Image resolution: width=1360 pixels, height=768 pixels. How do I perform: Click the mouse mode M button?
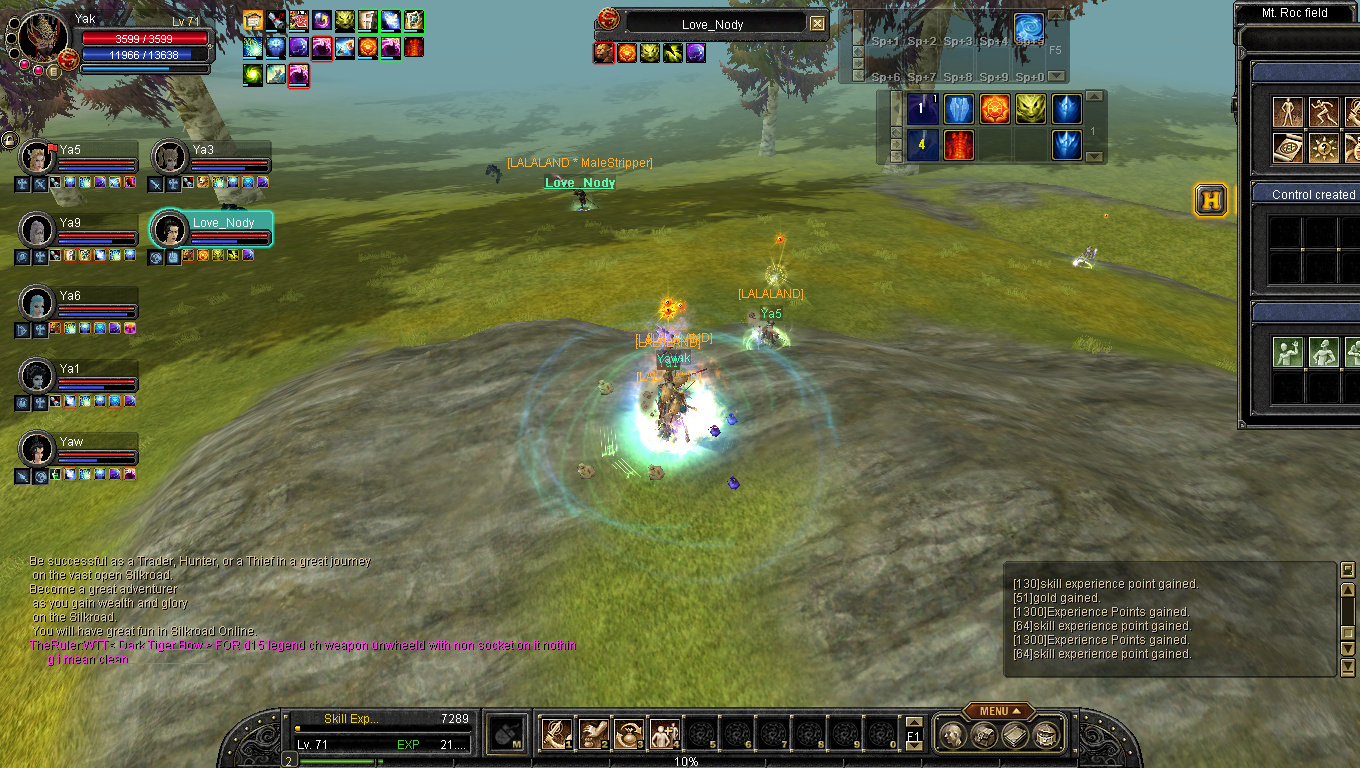tap(508, 734)
